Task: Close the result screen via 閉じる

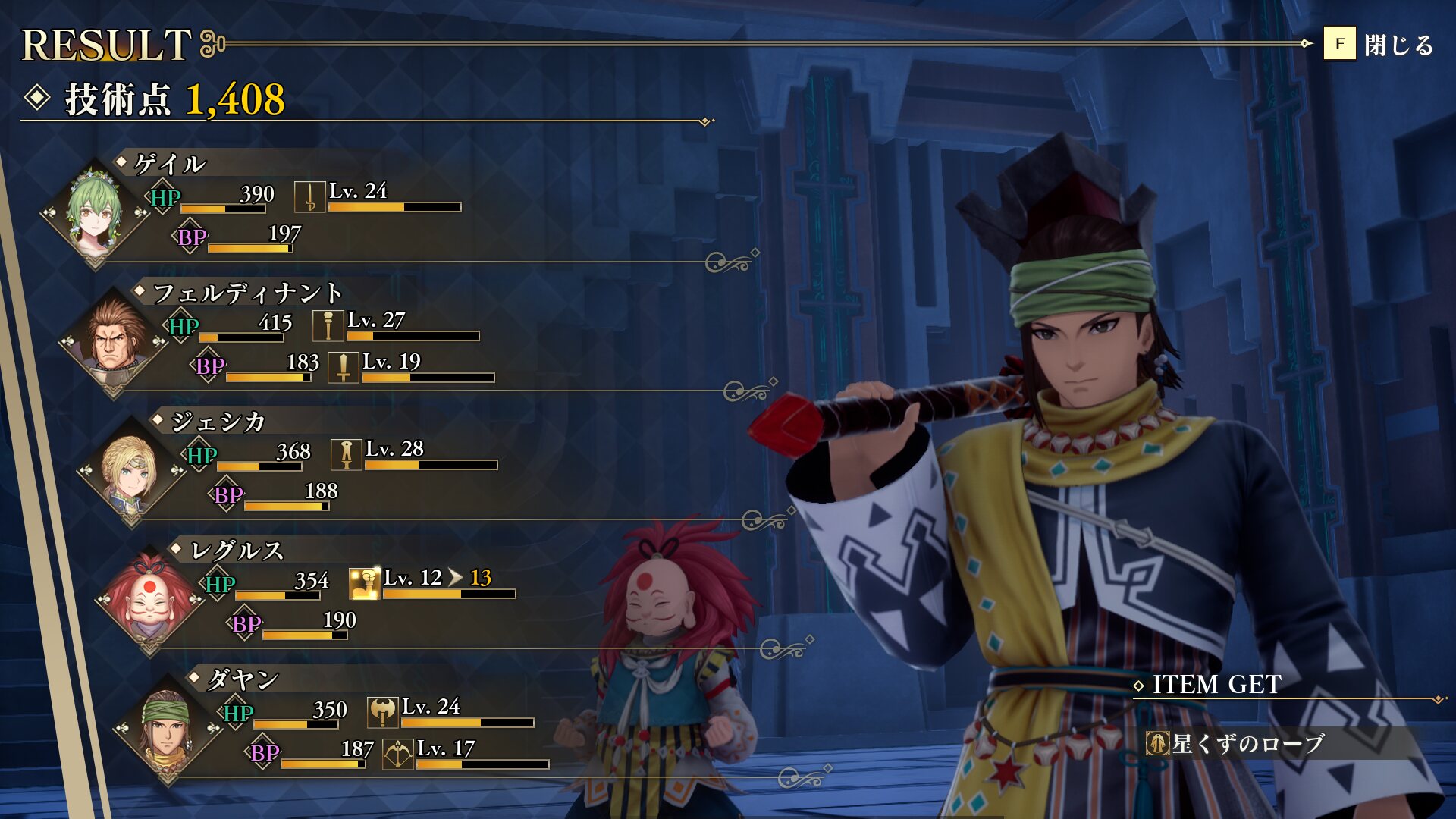Action: [1378, 45]
